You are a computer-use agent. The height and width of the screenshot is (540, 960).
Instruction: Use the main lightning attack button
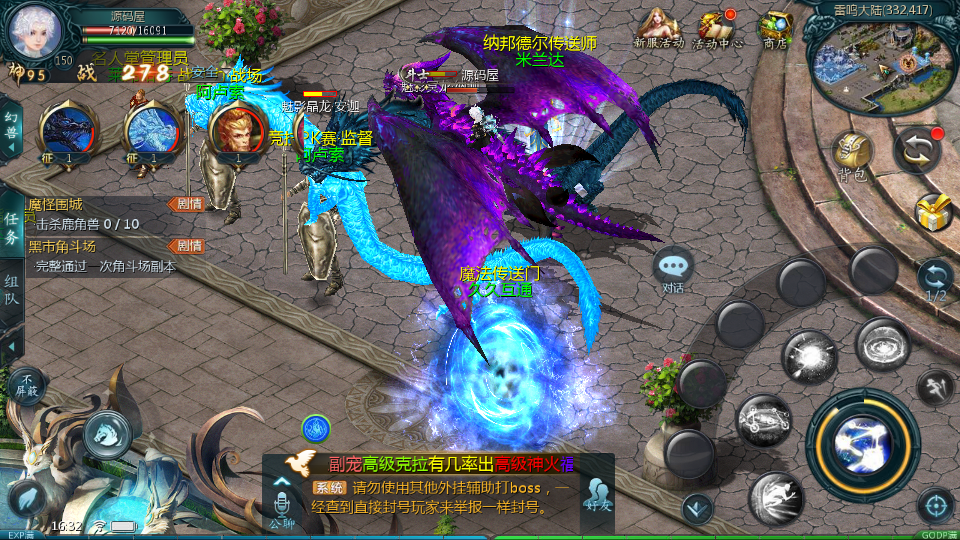pos(862,440)
